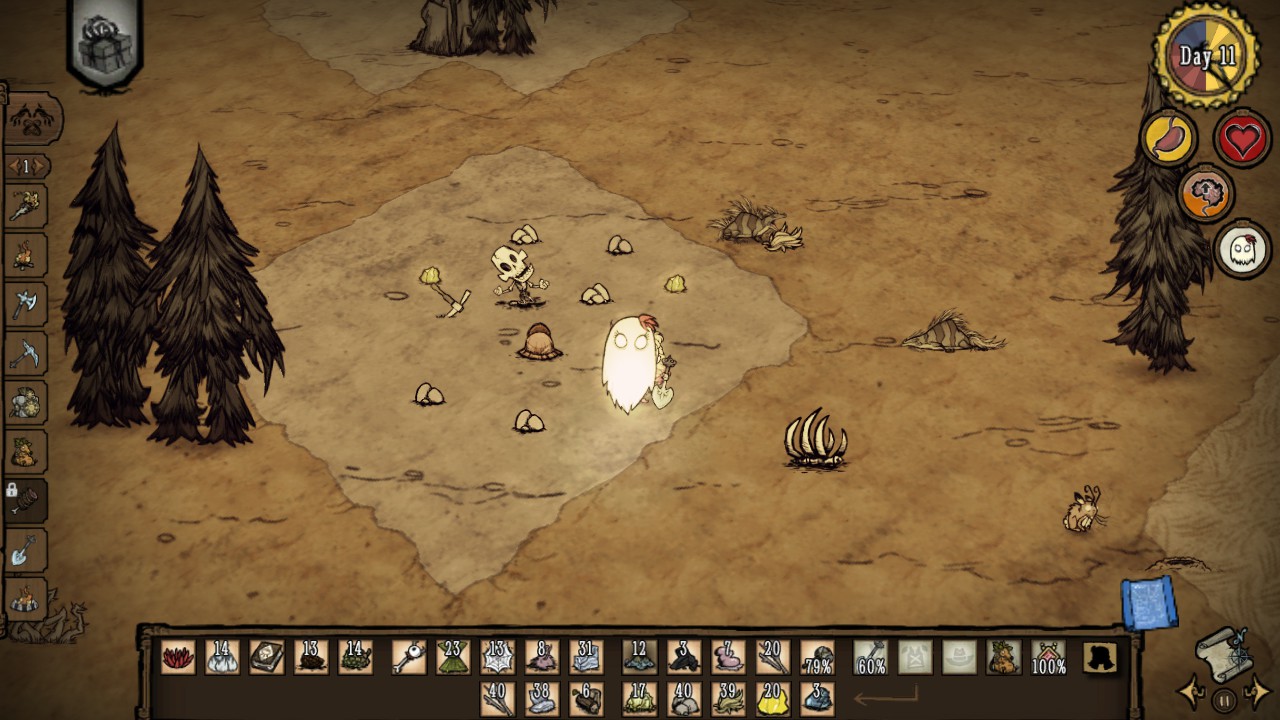Image resolution: width=1280 pixels, height=720 pixels.
Task: Select the twigs stack of 40
Action: coord(497,697)
